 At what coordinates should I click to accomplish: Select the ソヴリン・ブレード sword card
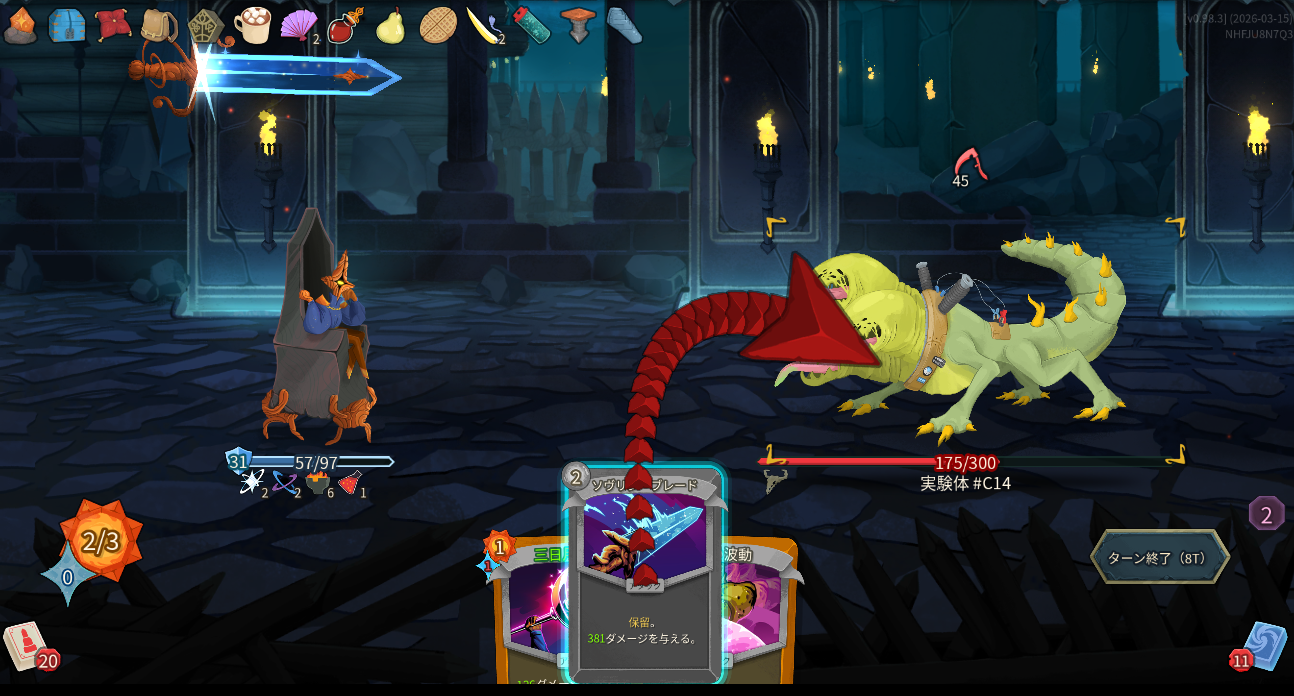click(x=644, y=600)
